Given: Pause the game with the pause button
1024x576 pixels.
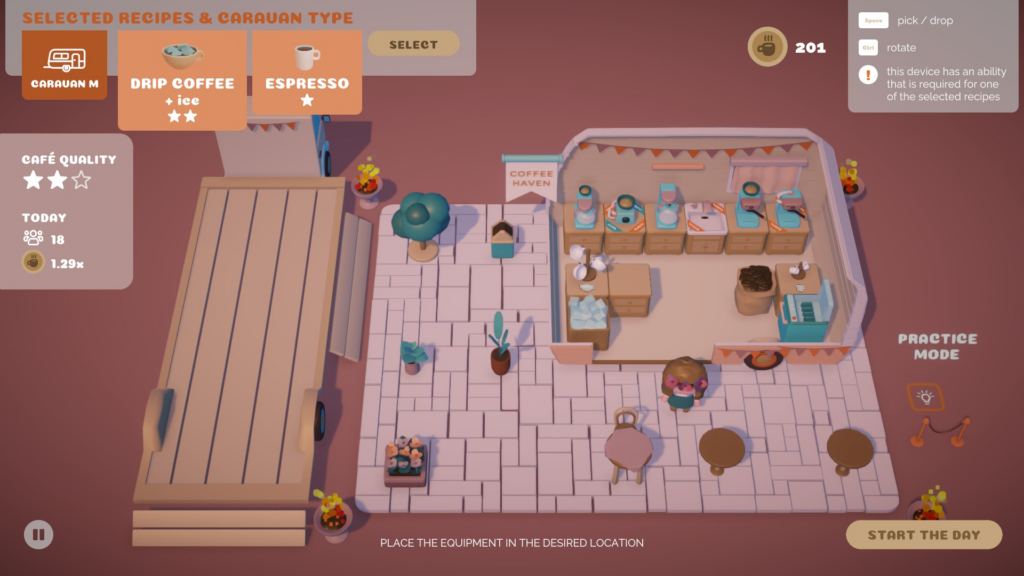Looking at the screenshot, I should 38,534.
